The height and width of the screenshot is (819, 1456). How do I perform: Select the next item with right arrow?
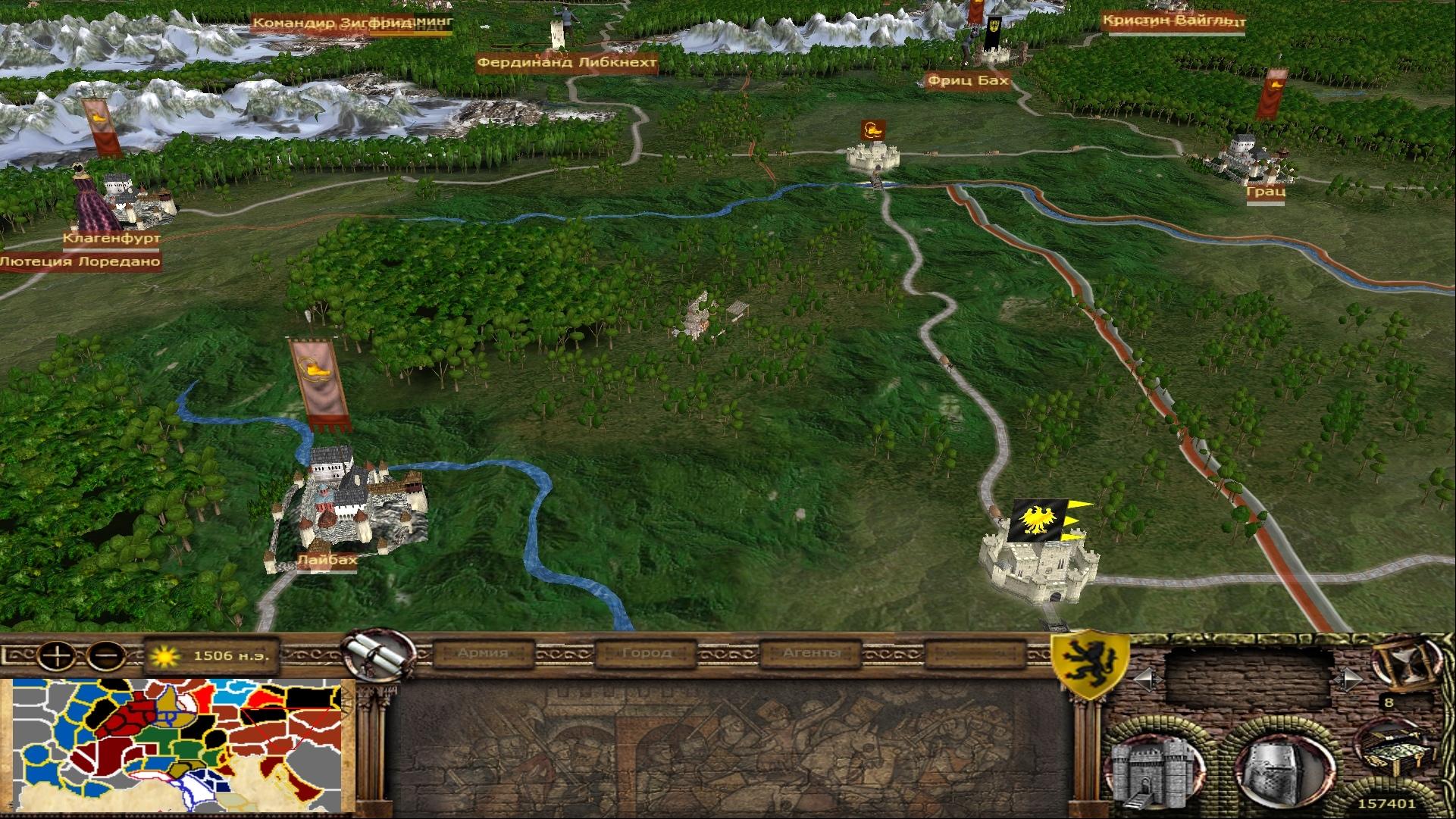point(1349,680)
